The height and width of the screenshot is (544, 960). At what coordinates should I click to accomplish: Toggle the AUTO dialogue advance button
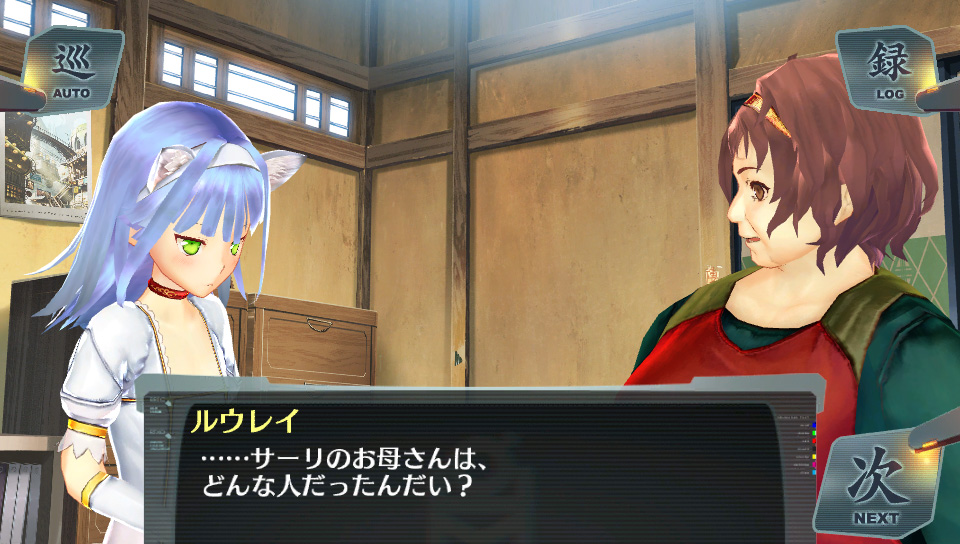[72, 70]
